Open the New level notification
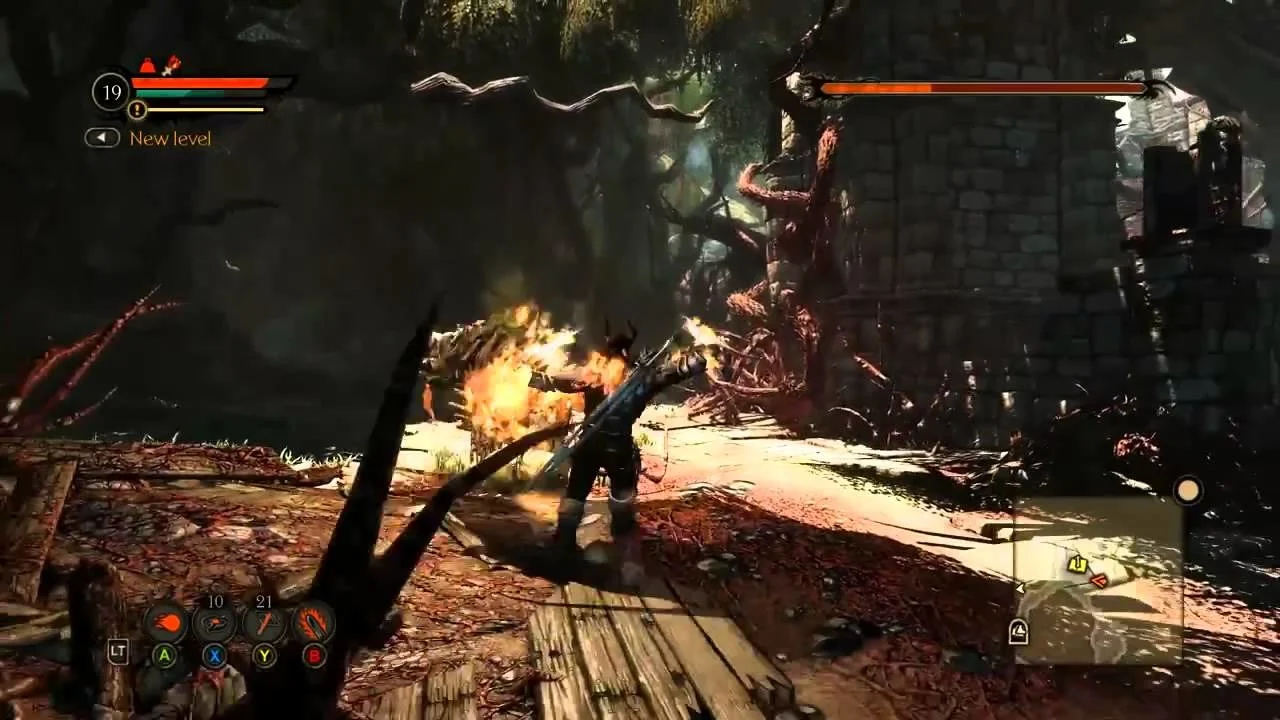This screenshot has width=1280, height=720. point(170,138)
